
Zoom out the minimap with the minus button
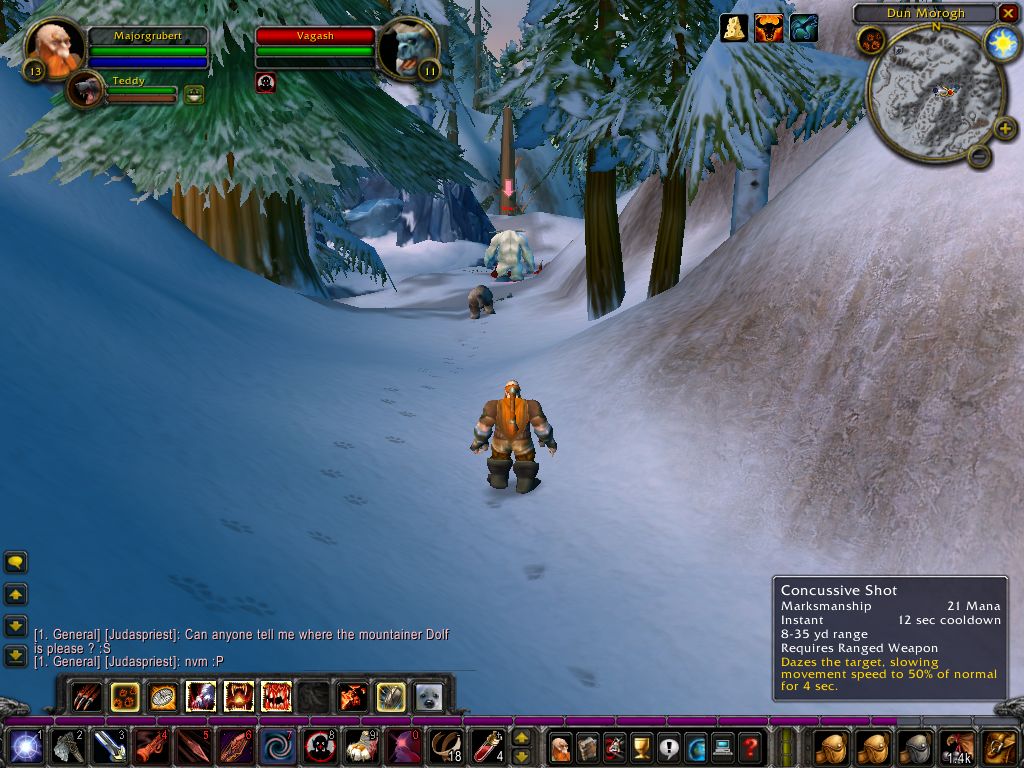click(979, 155)
